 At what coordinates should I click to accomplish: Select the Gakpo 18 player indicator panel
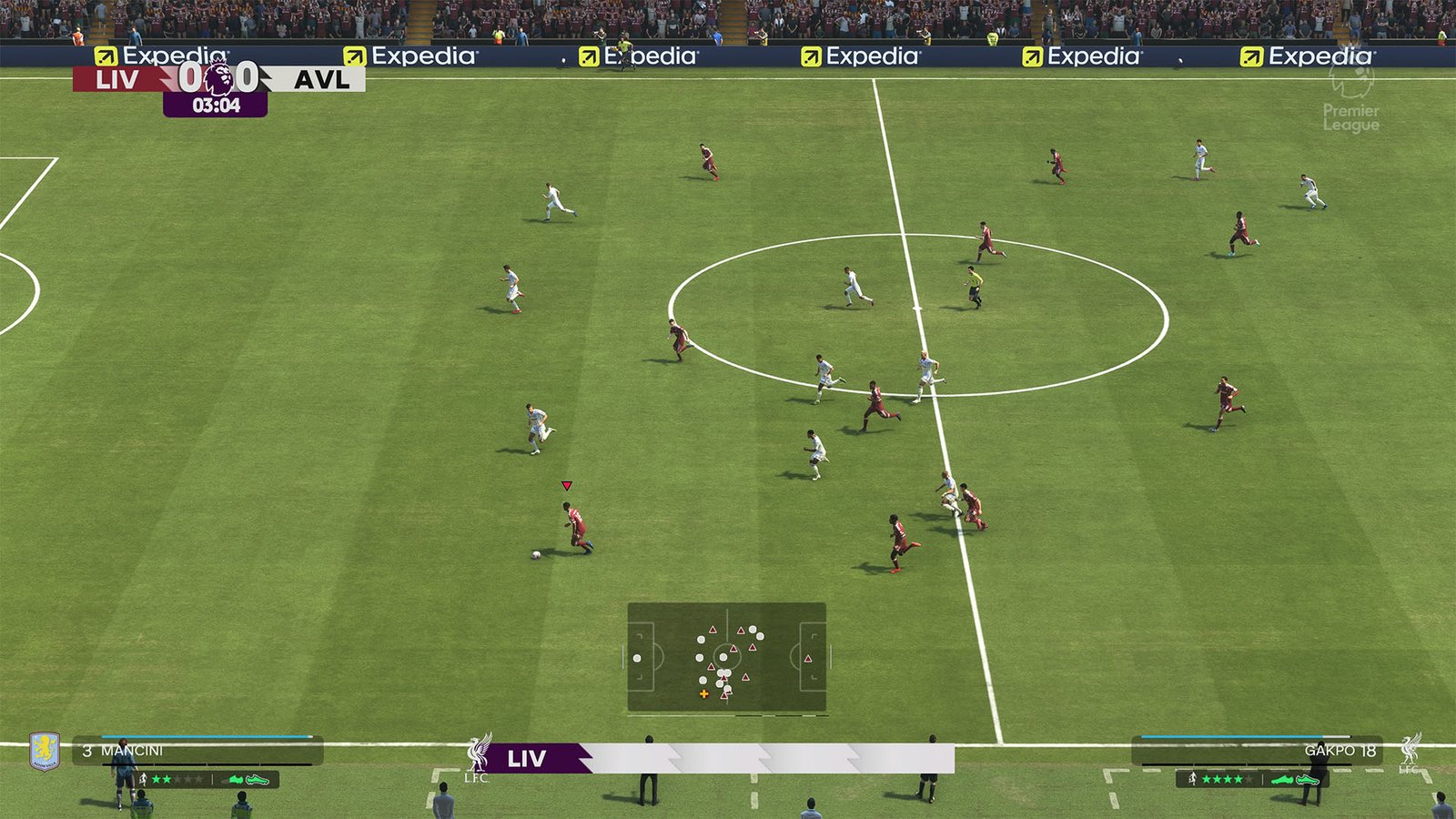click(x=1256, y=751)
